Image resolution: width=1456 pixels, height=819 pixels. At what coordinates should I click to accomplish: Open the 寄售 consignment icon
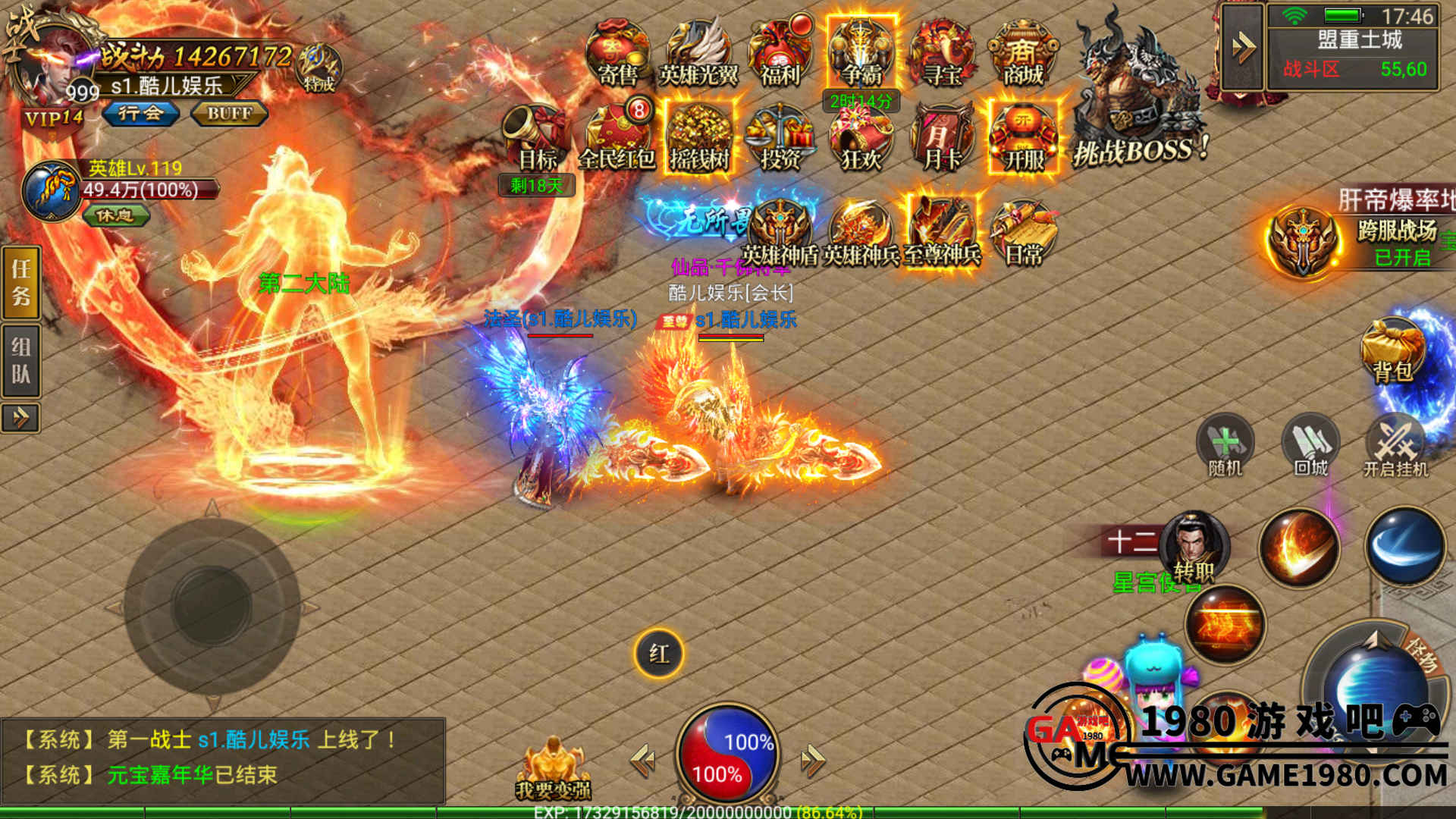pos(617,53)
